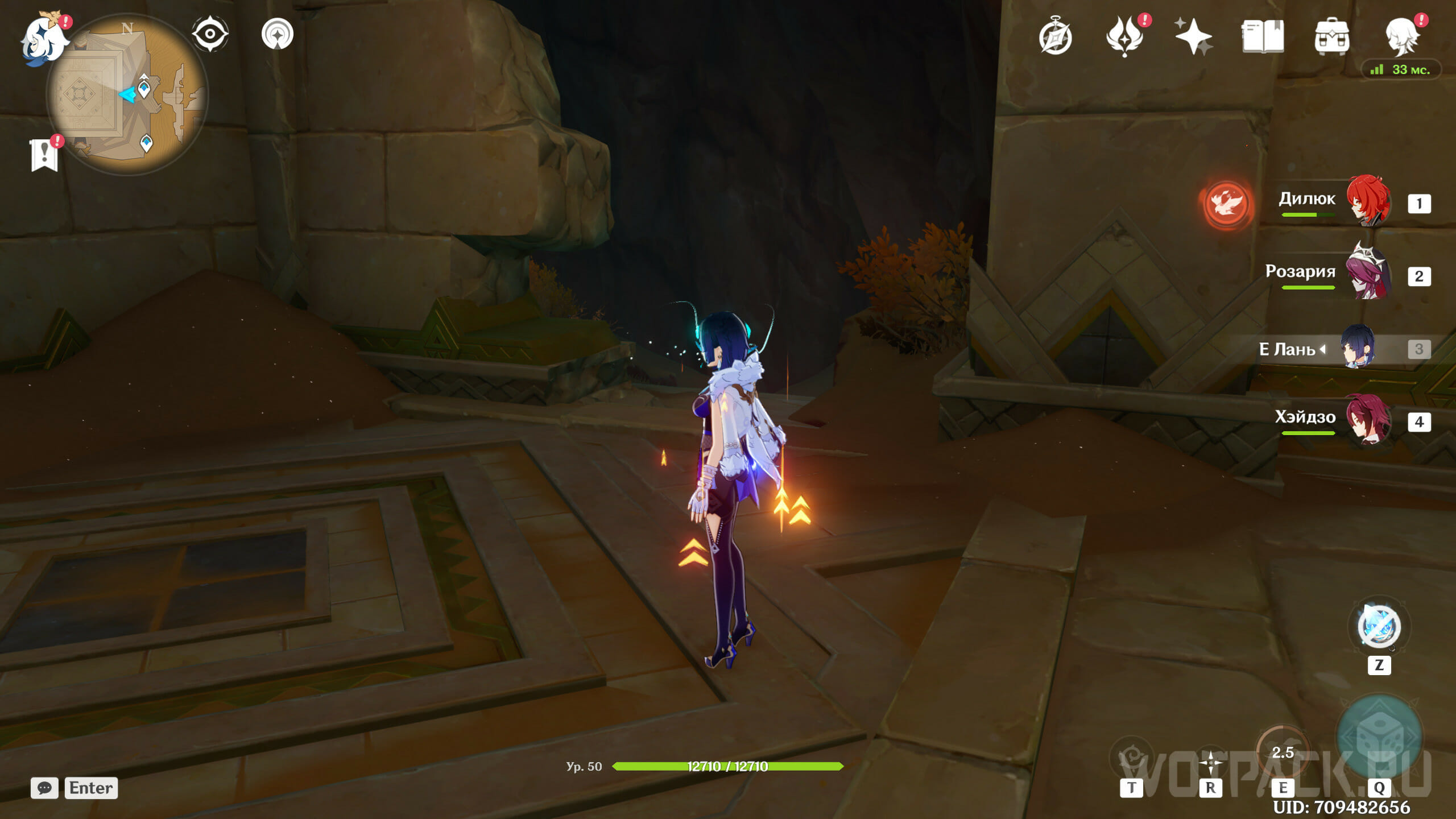Click the concentric-circle icon beside the minimap

[x=278, y=34]
